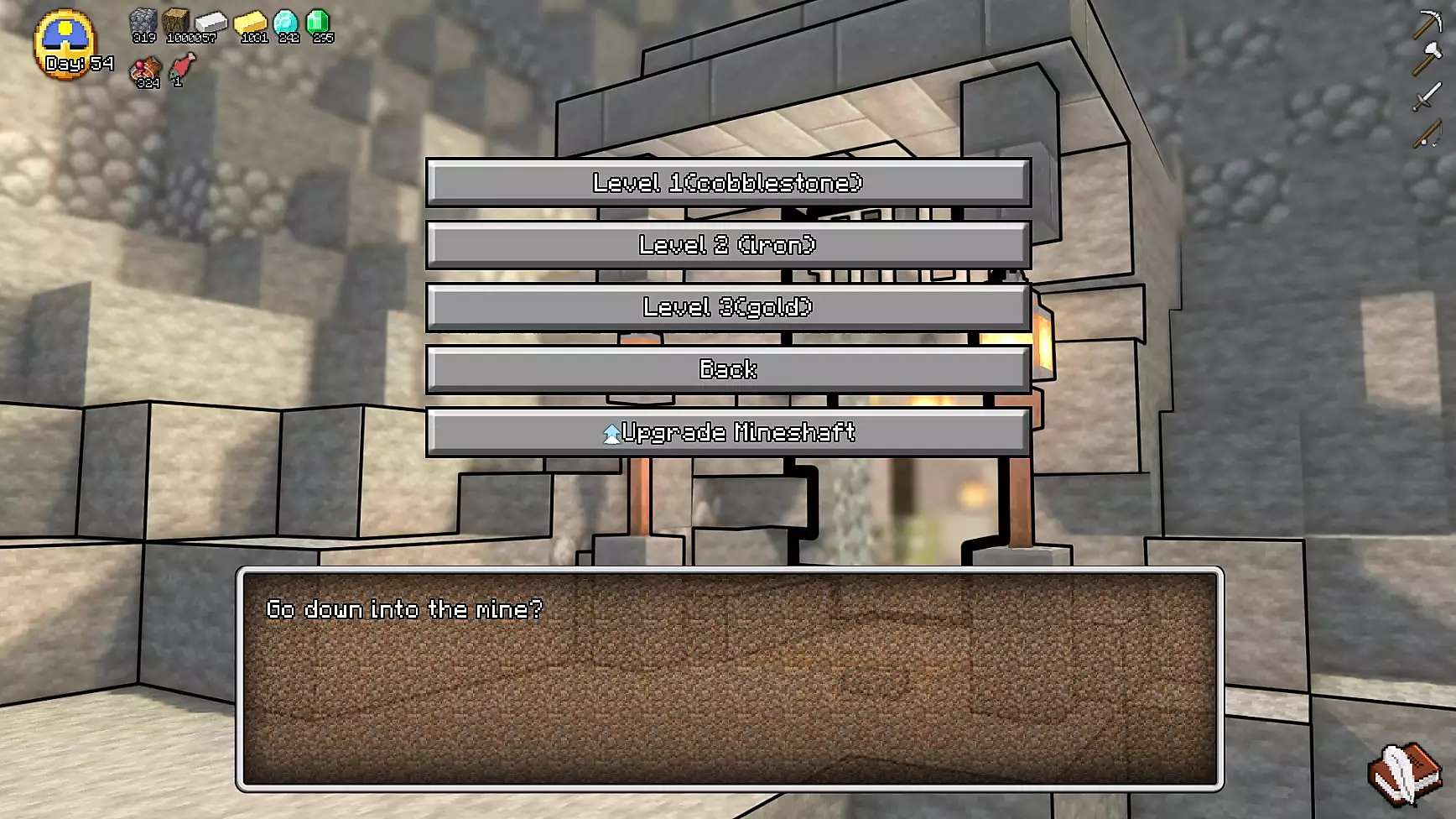Select the axe tool icon
The height and width of the screenshot is (819, 1456).
[x=1427, y=60]
